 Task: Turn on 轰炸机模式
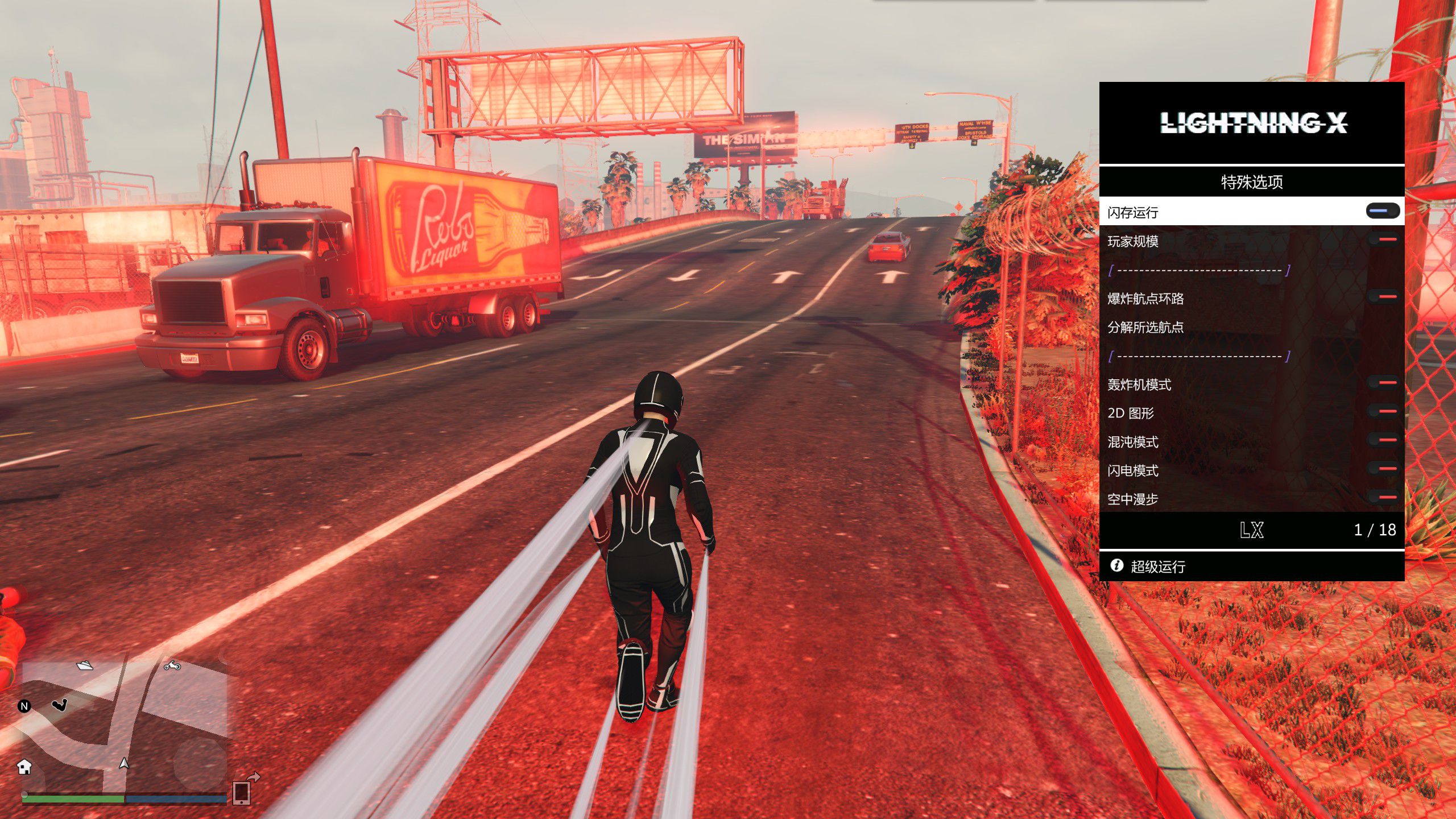(x=1383, y=384)
